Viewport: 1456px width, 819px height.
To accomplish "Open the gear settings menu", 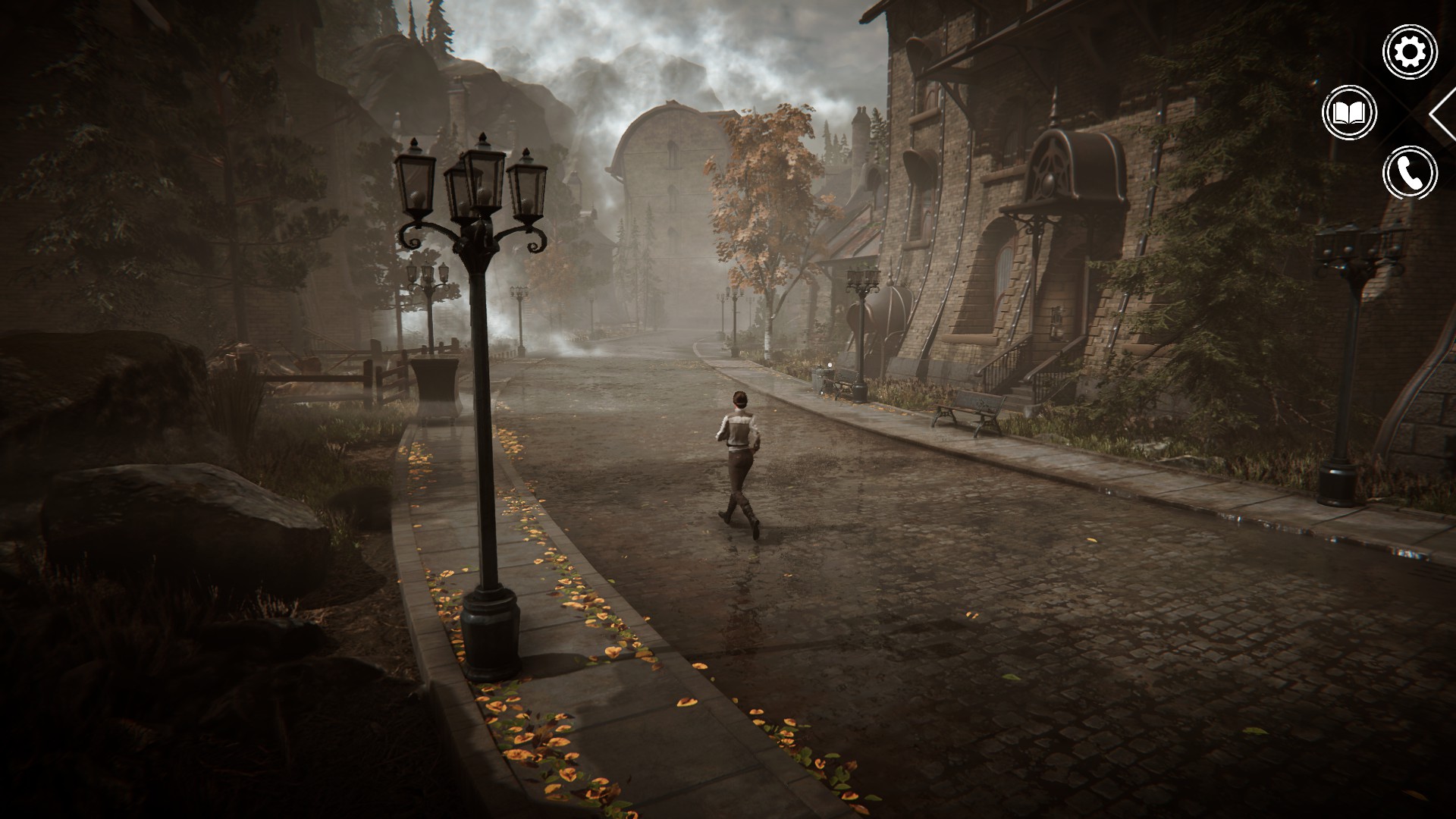I will tap(1410, 52).
